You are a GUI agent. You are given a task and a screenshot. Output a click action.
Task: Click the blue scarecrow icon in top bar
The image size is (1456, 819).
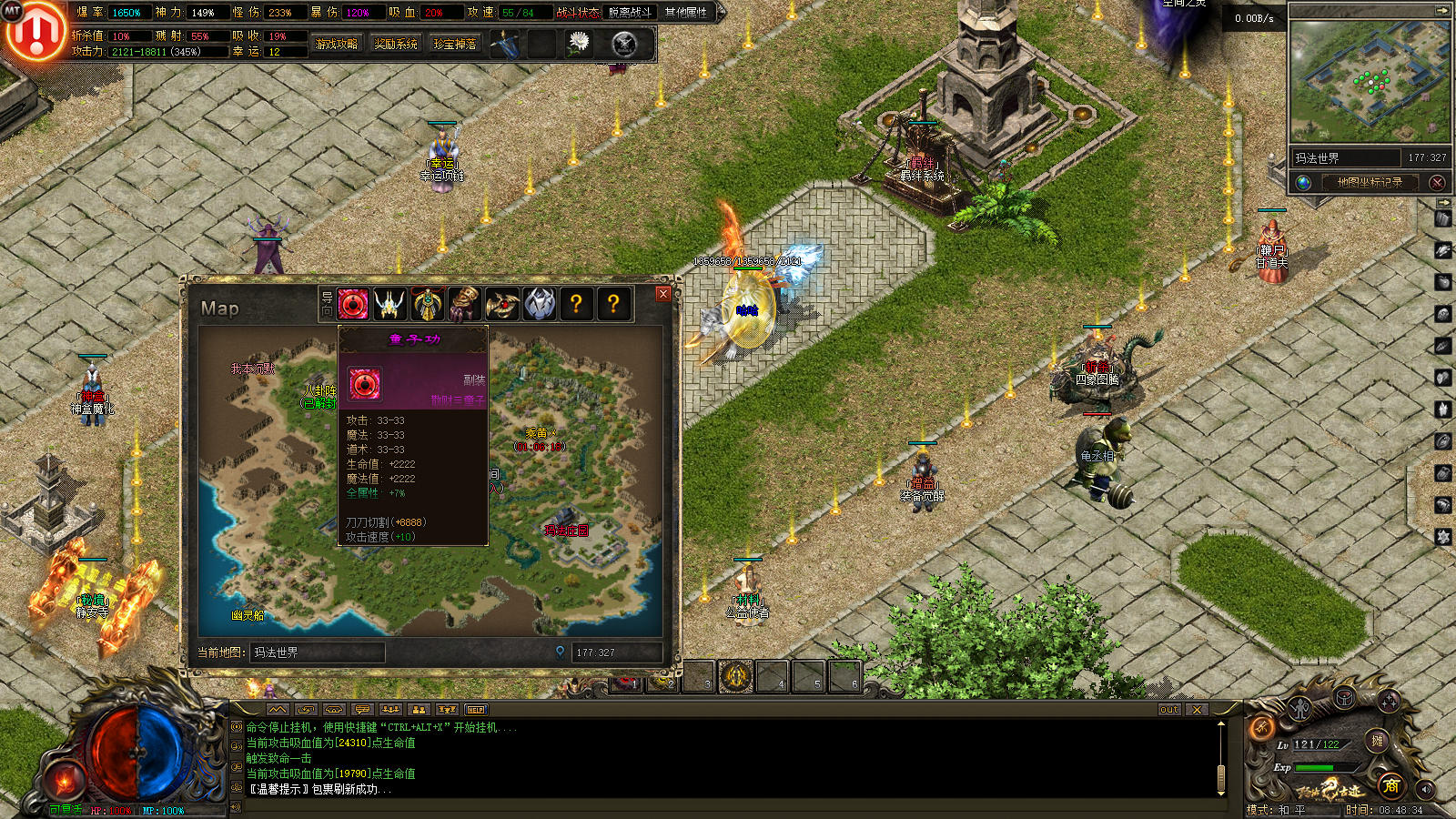pos(506,43)
